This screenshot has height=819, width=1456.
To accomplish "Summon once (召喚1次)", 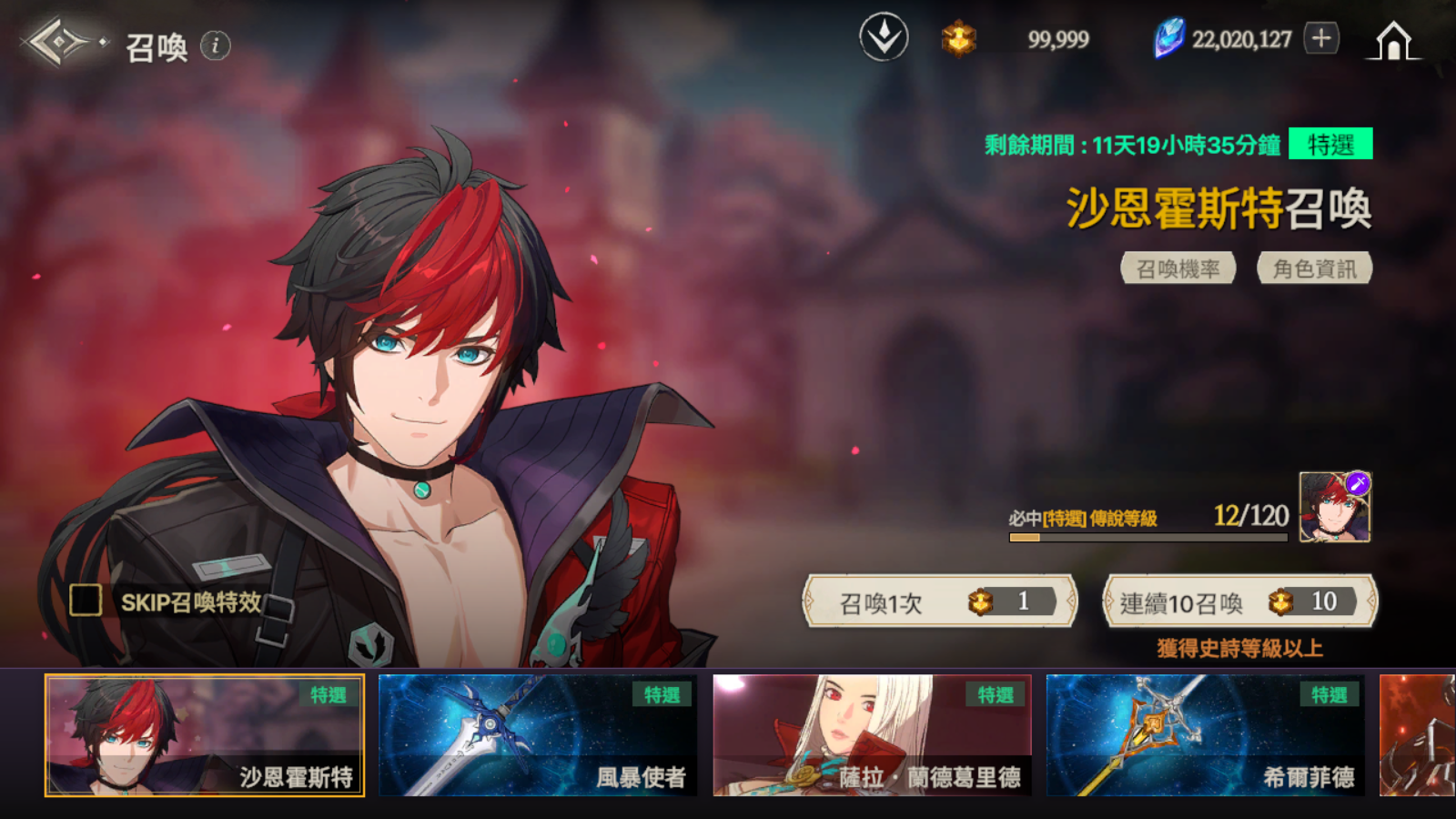I will coord(939,602).
